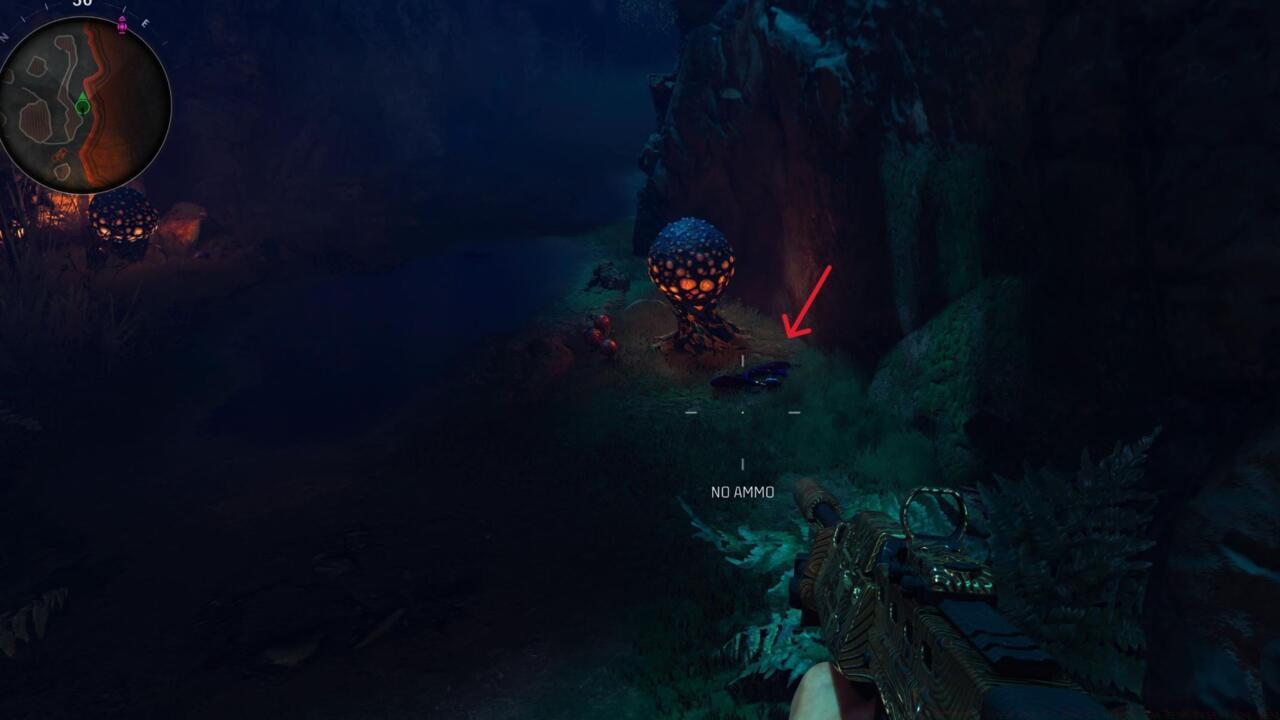Click the heading number 30 above the minimap
Screen dimensions: 1280x720
81,6
